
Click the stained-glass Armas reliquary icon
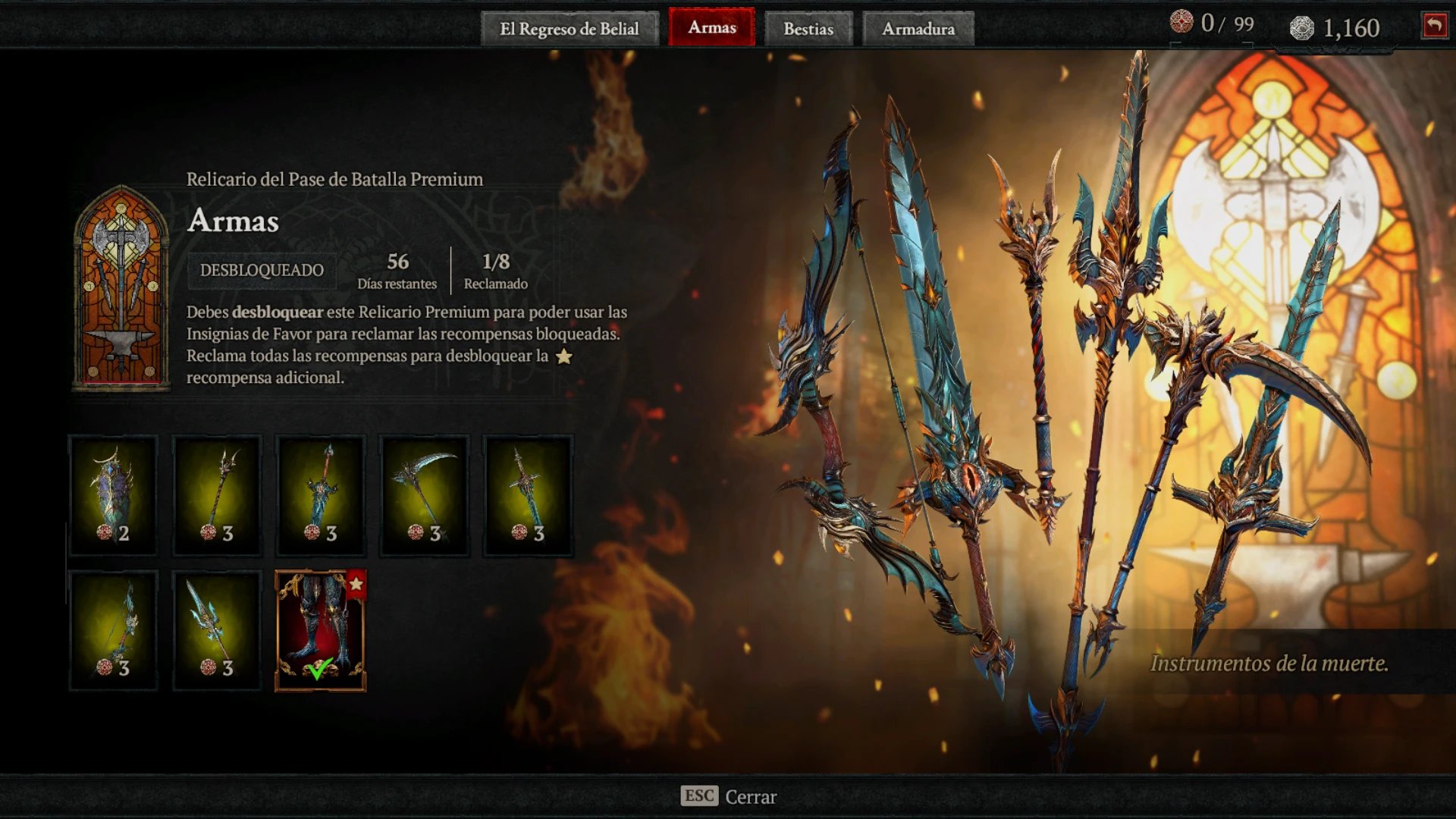pos(121,288)
